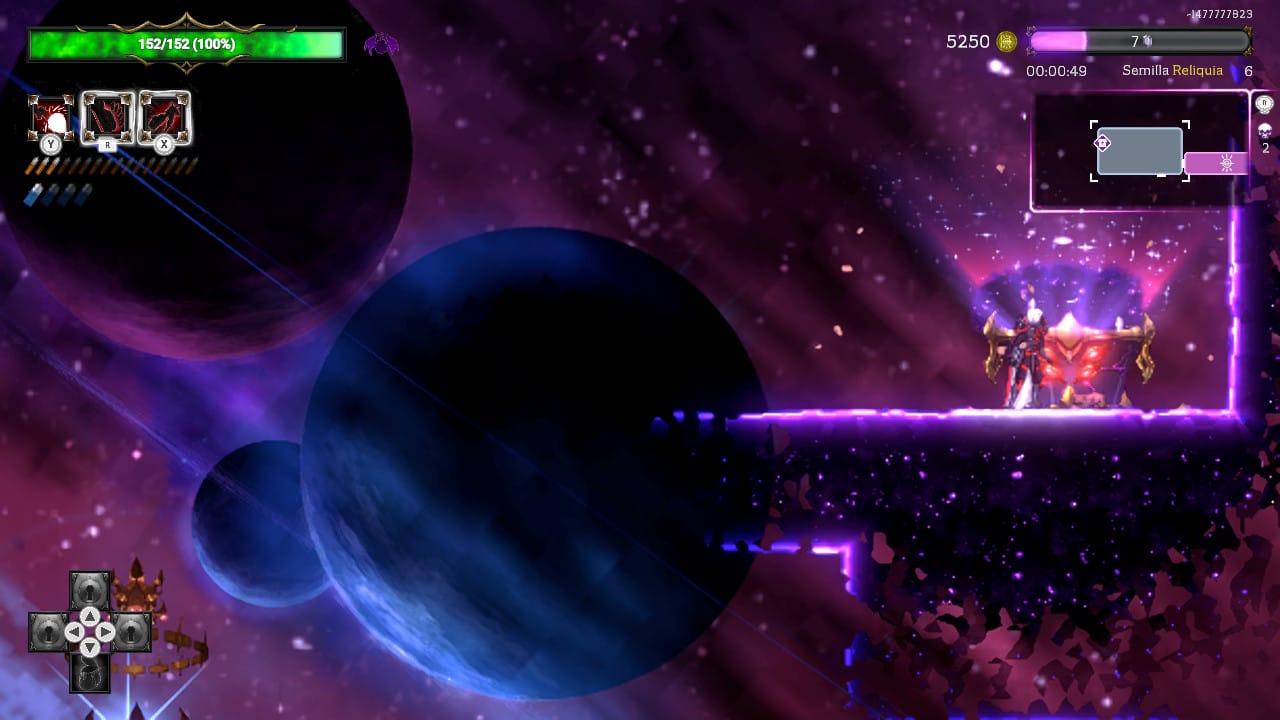The height and width of the screenshot is (720, 1280).
Task: Click the chest marker on the minimap
Action: [1103, 143]
